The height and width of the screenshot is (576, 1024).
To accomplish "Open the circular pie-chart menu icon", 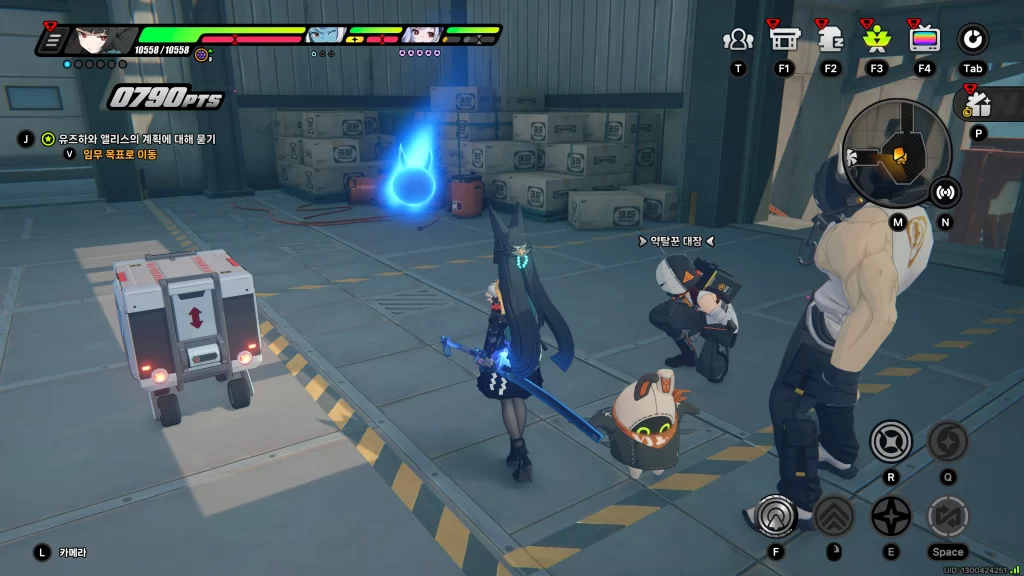I will coord(972,39).
